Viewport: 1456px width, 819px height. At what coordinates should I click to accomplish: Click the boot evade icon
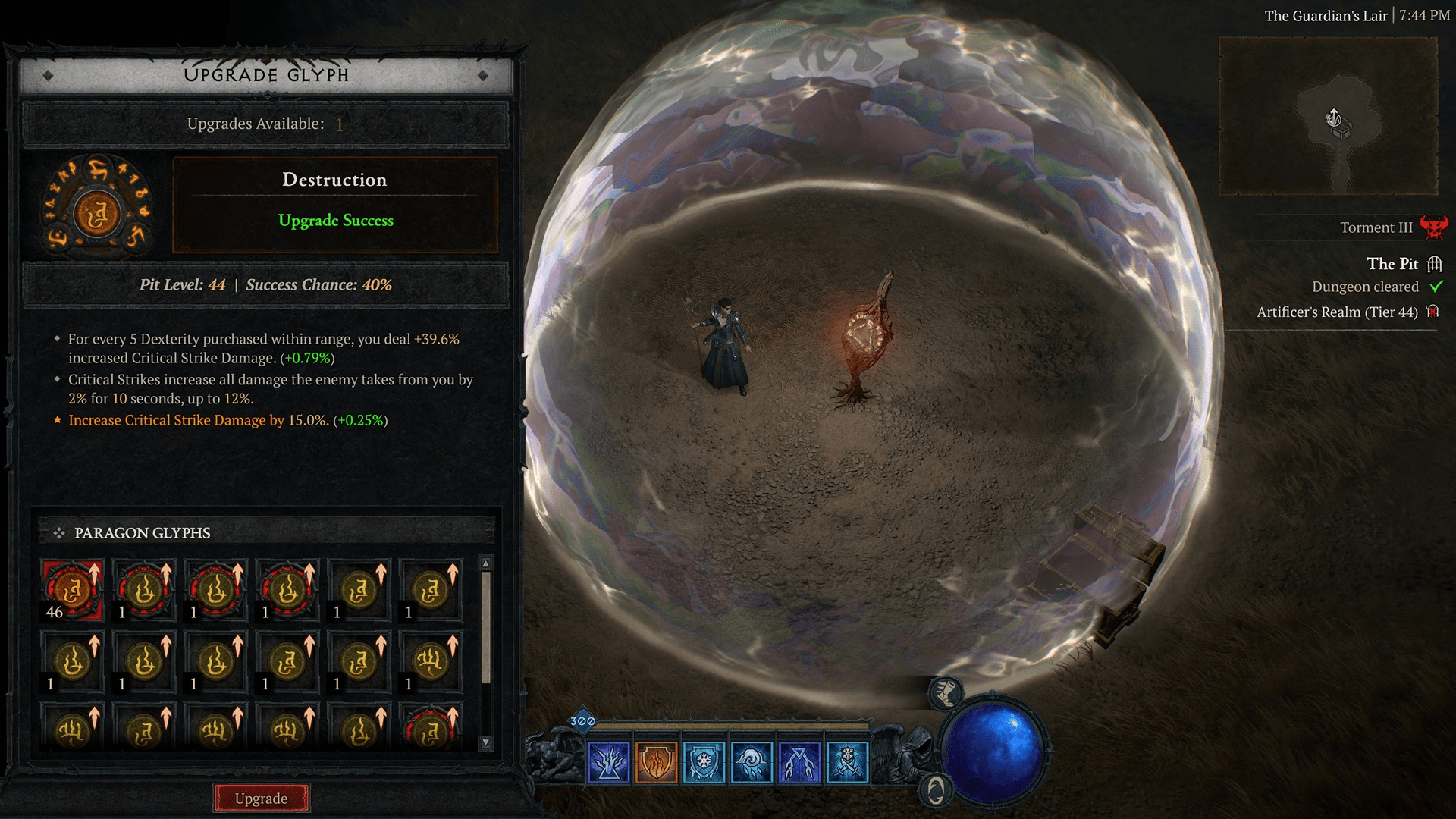tap(946, 692)
